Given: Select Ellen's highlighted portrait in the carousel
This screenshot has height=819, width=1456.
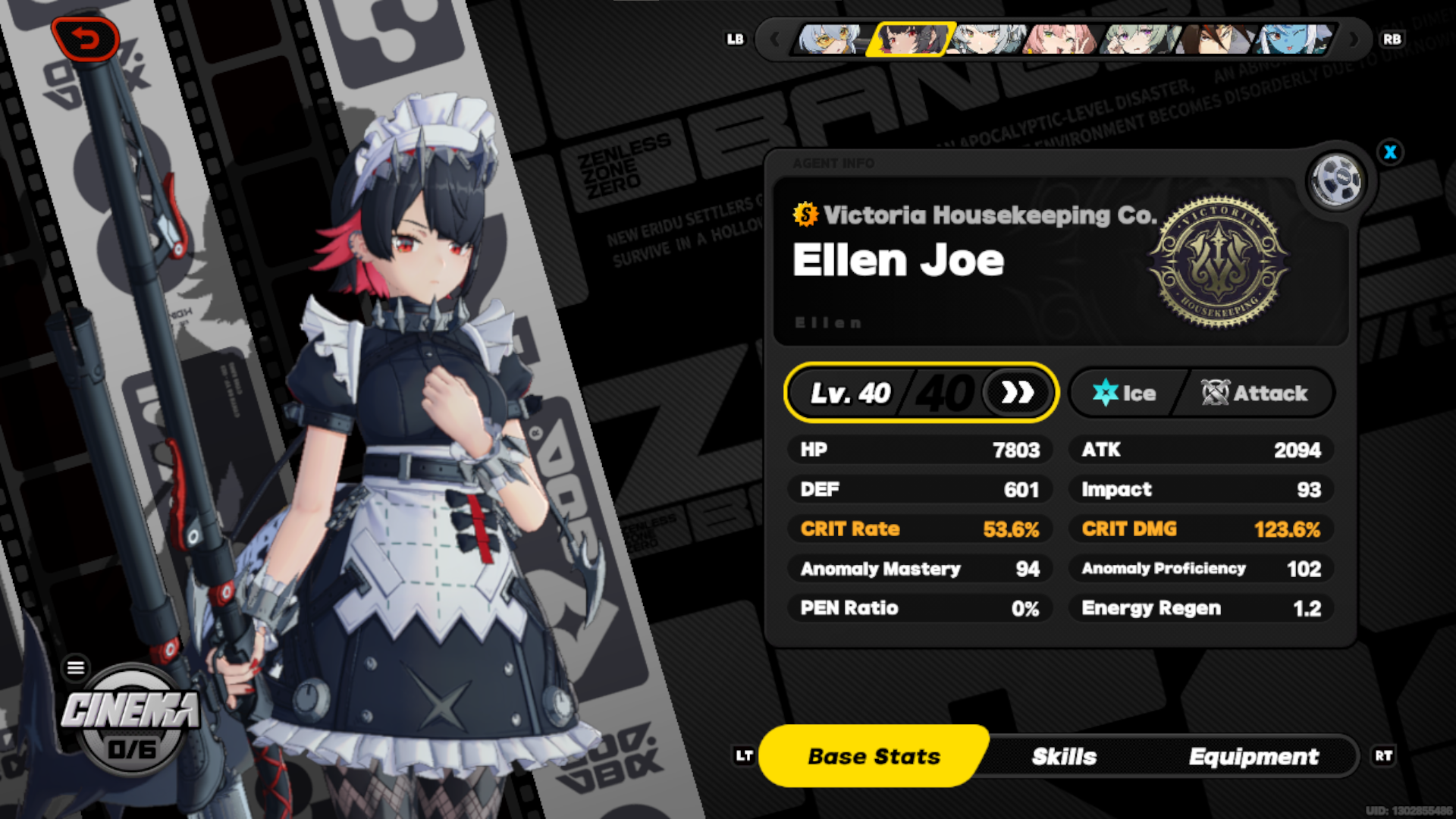Looking at the screenshot, I should 909,39.
